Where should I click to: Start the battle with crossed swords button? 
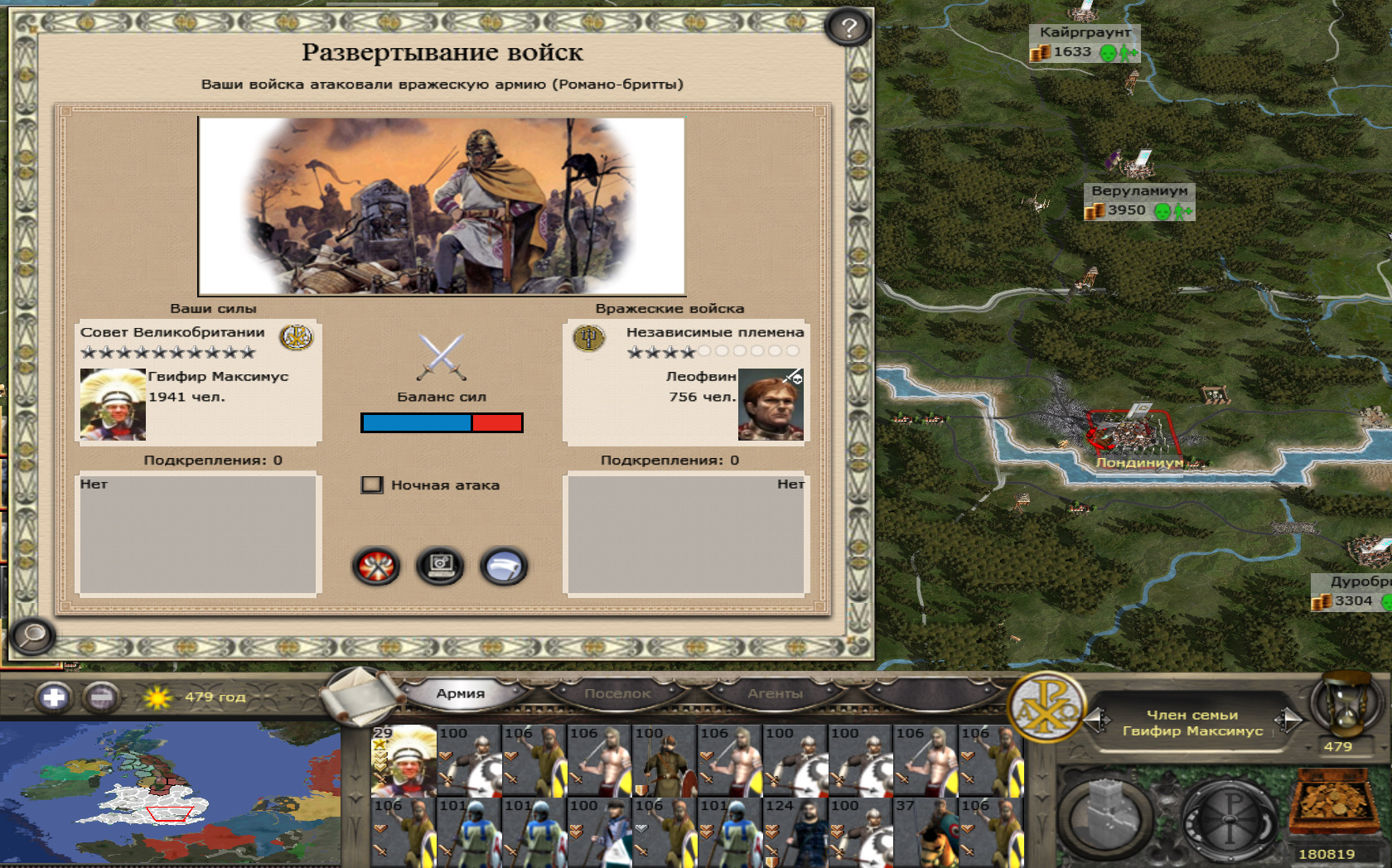376,567
